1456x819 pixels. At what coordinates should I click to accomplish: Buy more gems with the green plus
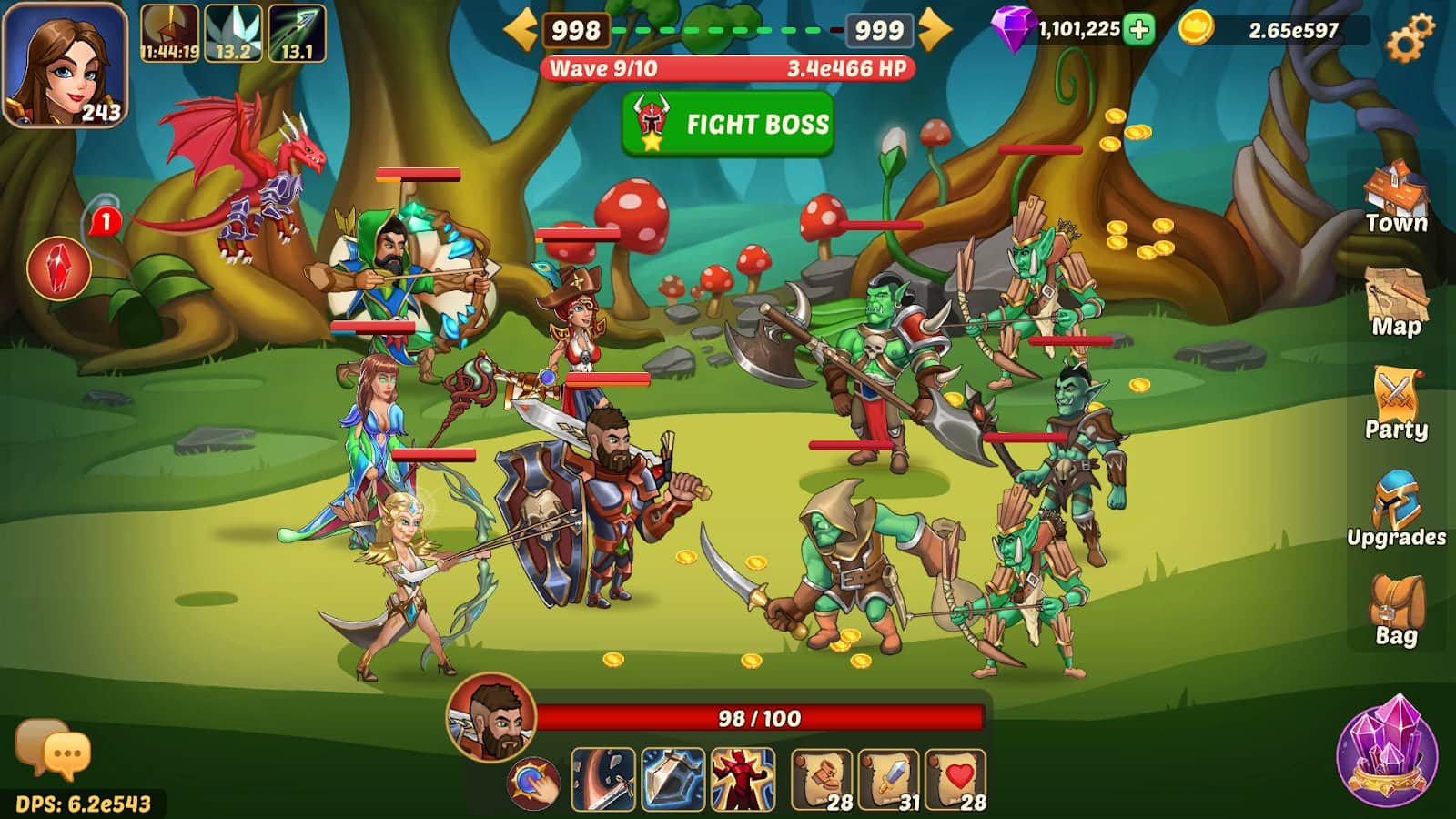[x=1138, y=29]
